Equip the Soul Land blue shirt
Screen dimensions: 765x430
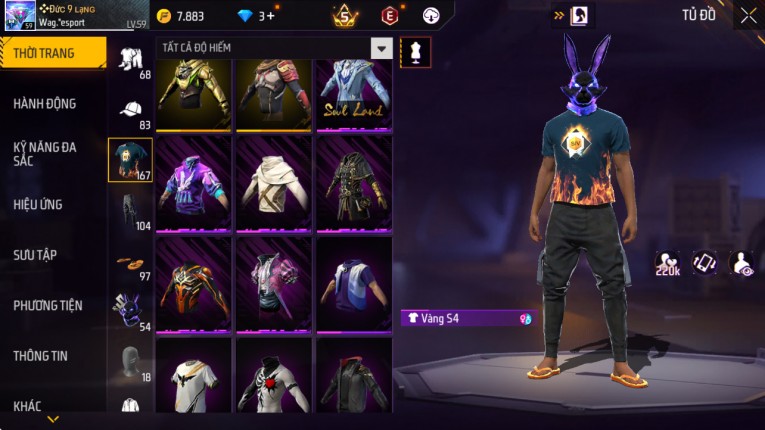click(353, 95)
